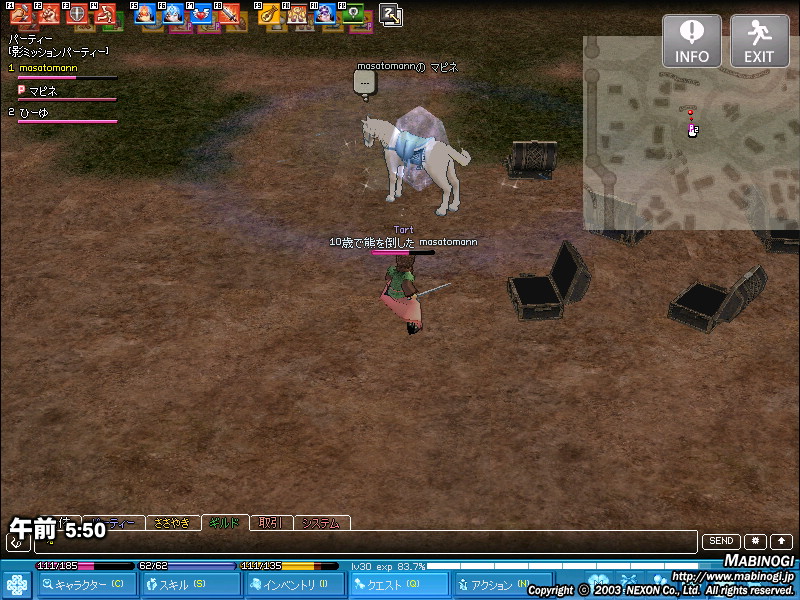Activate the F3 shield defense skill
The height and width of the screenshot is (600, 800).
coord(76,15)
